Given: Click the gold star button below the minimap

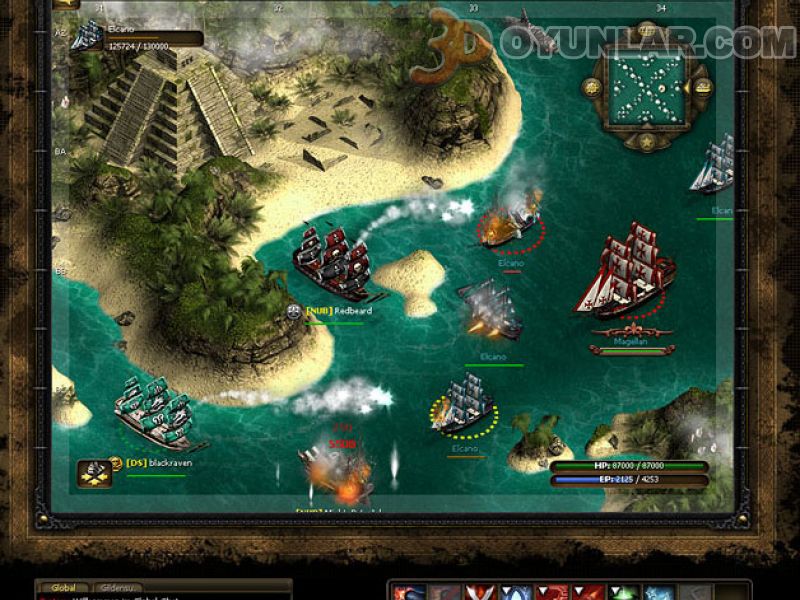Looking at the screenshot, I should point(645,140).
